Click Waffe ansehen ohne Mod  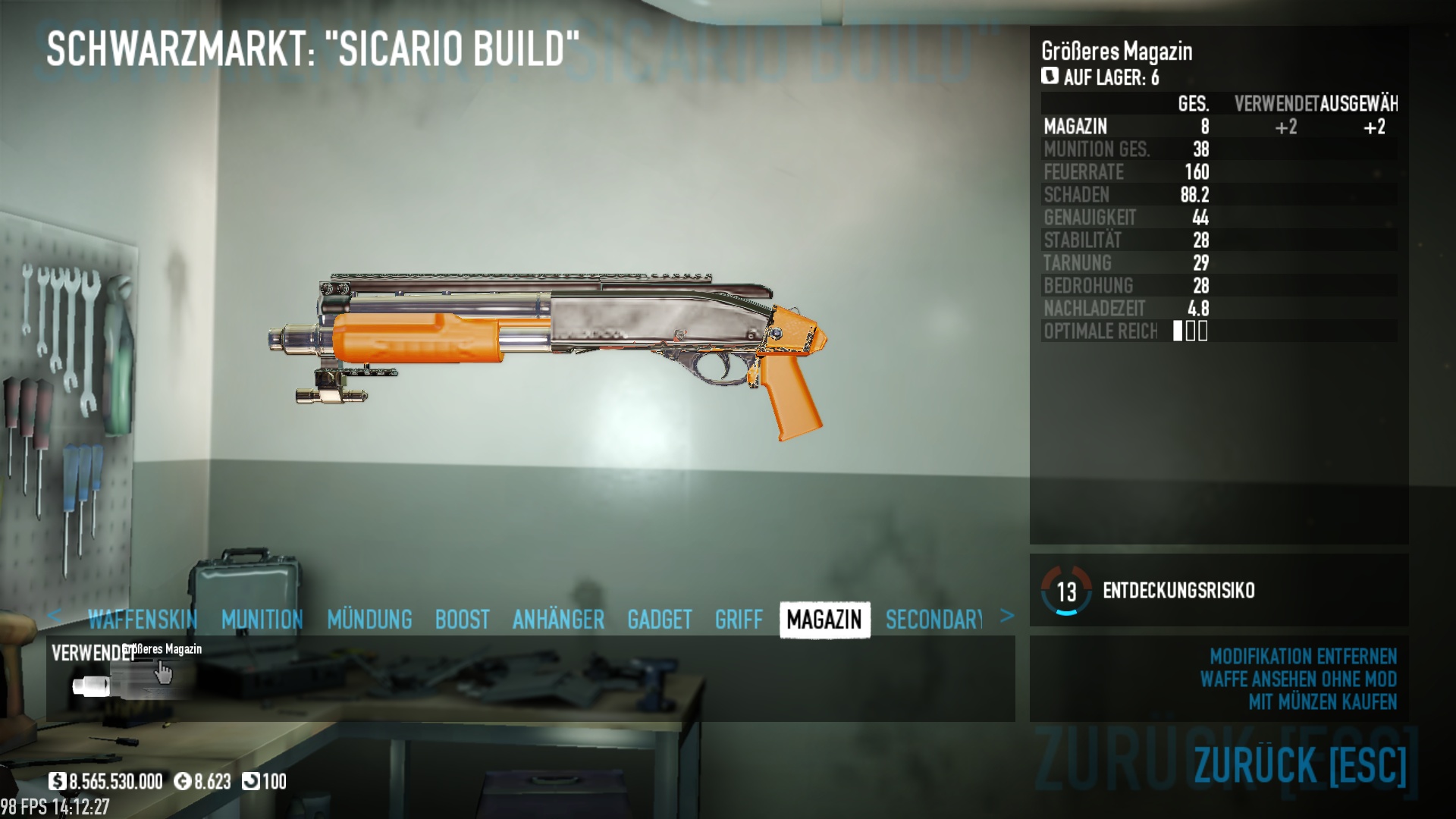1298,679
